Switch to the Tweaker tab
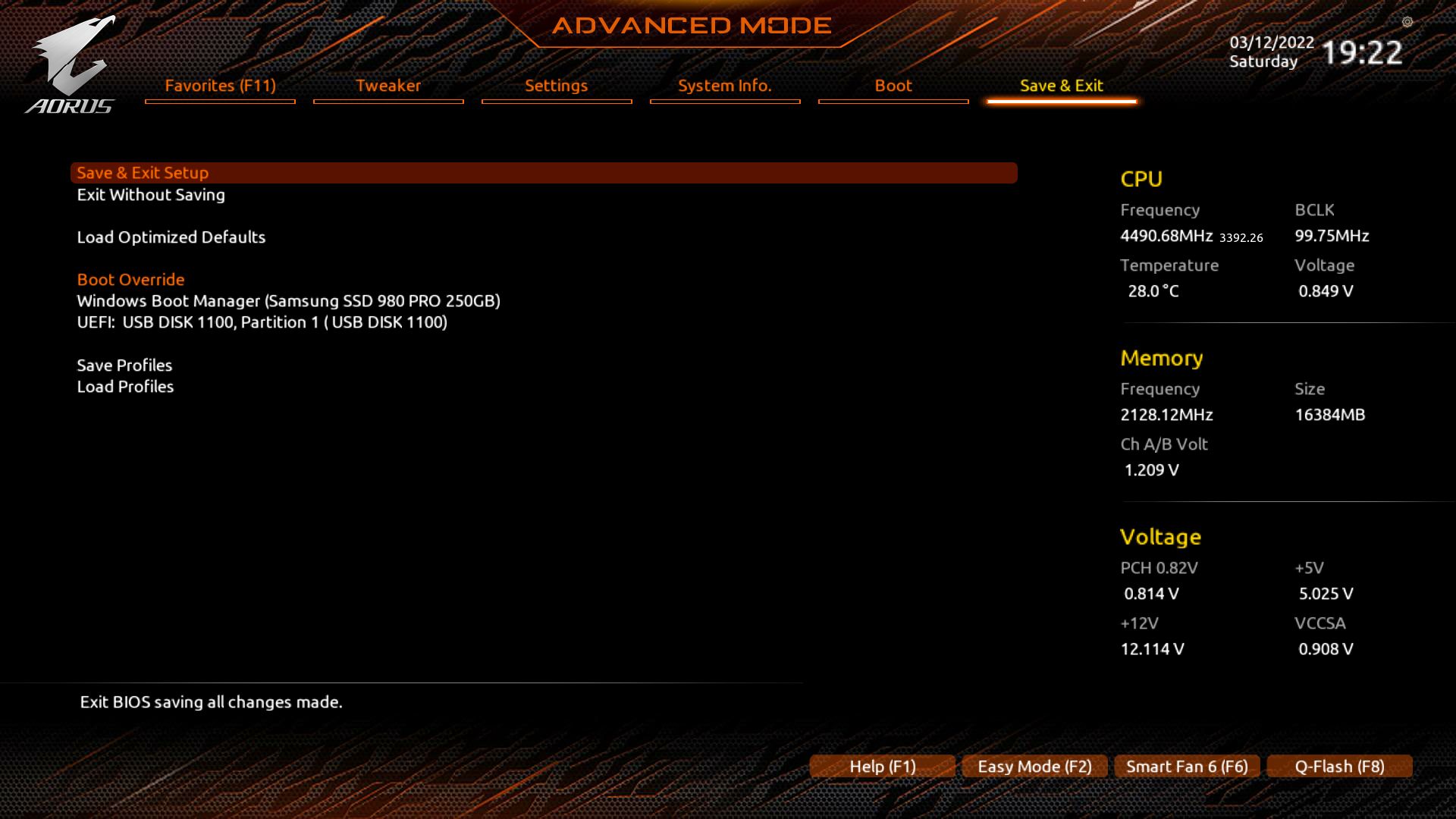The width and height of the screenshot is (1456, 819). tap(388, 86)
